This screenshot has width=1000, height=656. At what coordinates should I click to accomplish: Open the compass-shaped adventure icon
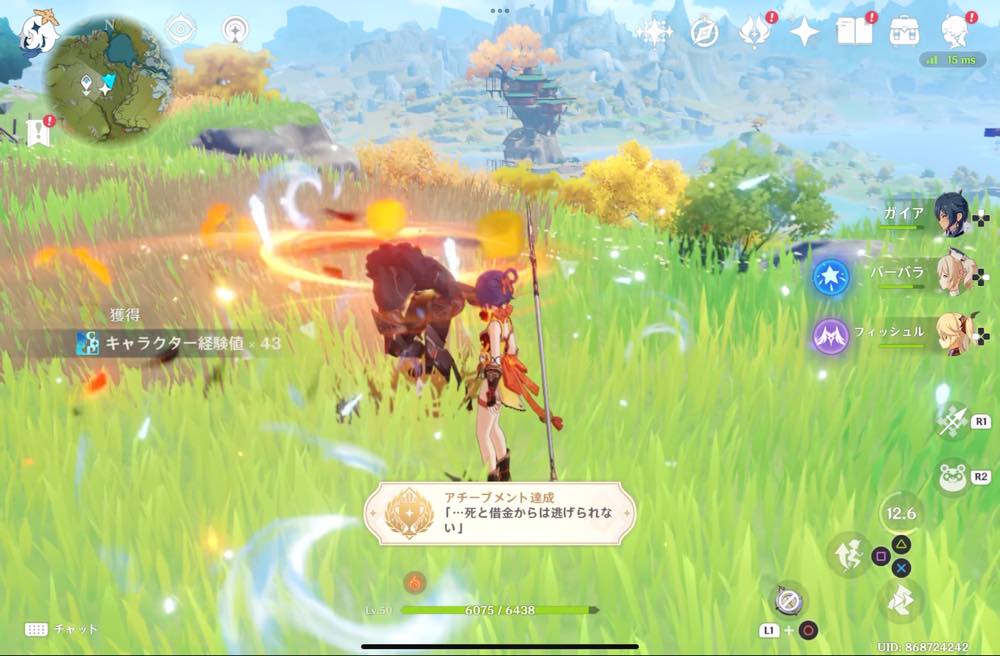click(x=705, y=32)
